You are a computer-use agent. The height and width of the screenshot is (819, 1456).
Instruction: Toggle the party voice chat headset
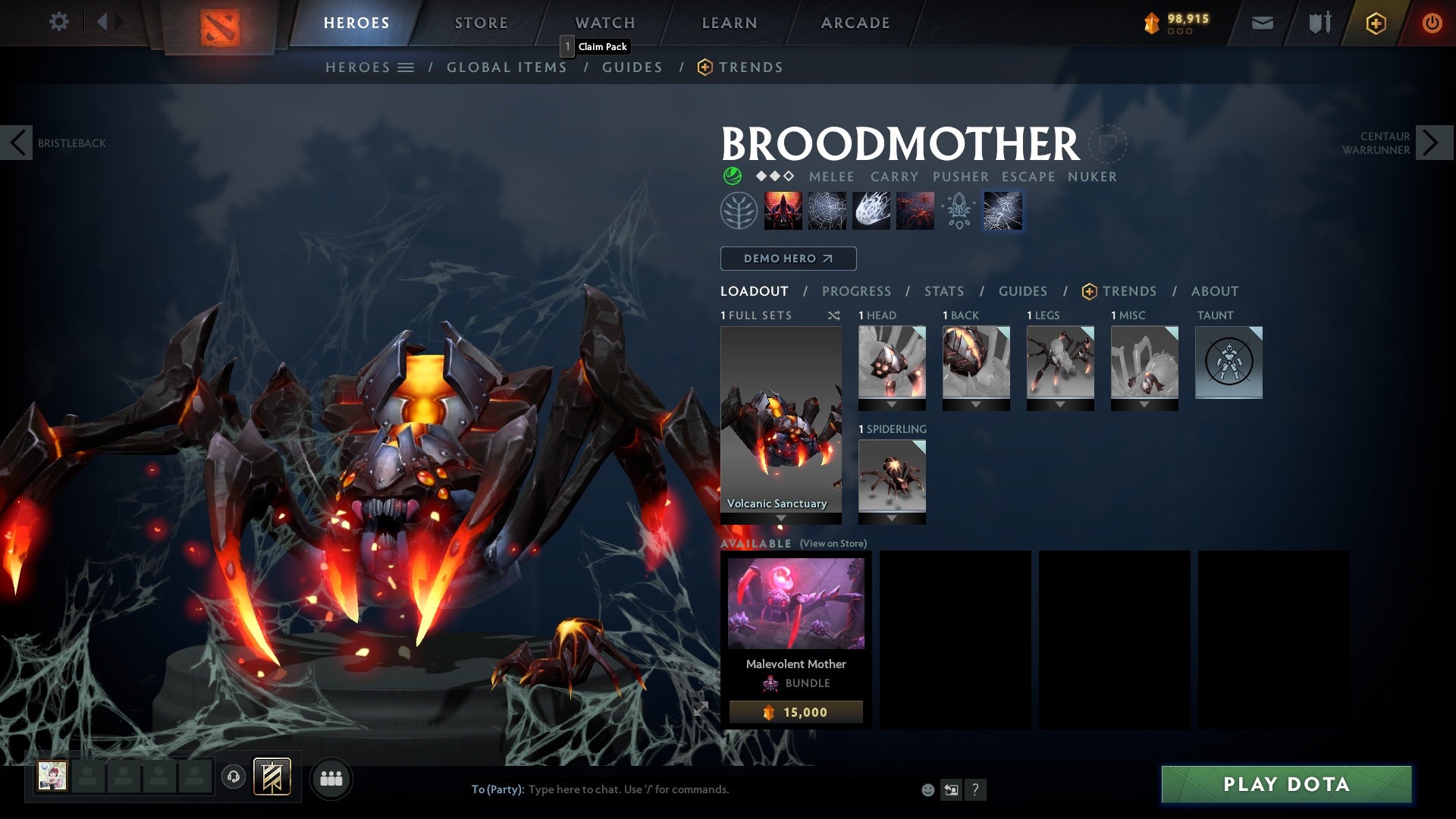tap(234, 777)
